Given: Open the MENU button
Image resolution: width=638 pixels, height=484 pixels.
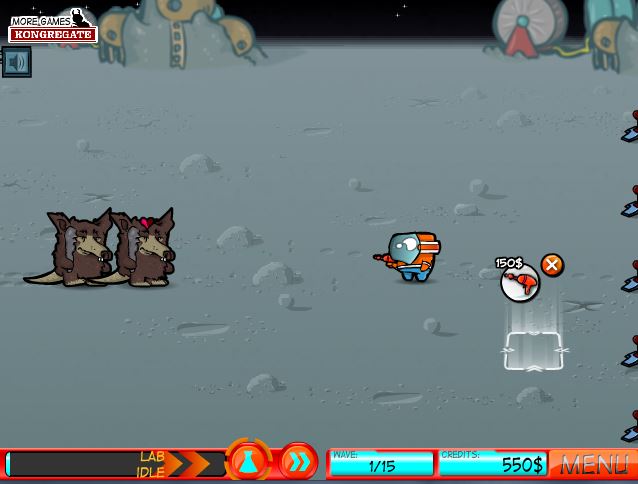Looking at the screenshot, I should coord(594,464).
